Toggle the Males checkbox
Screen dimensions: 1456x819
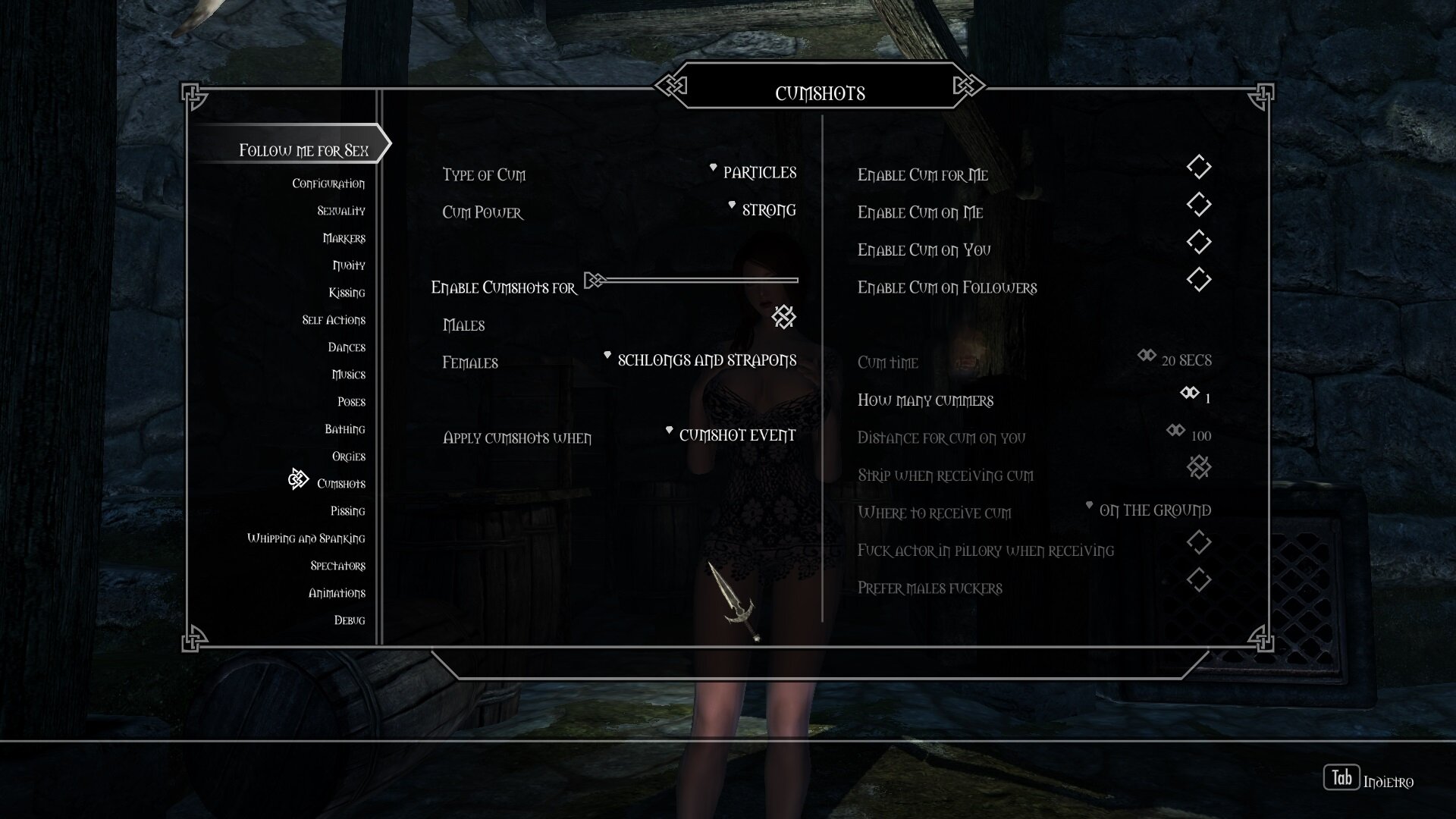click(783, 317)
